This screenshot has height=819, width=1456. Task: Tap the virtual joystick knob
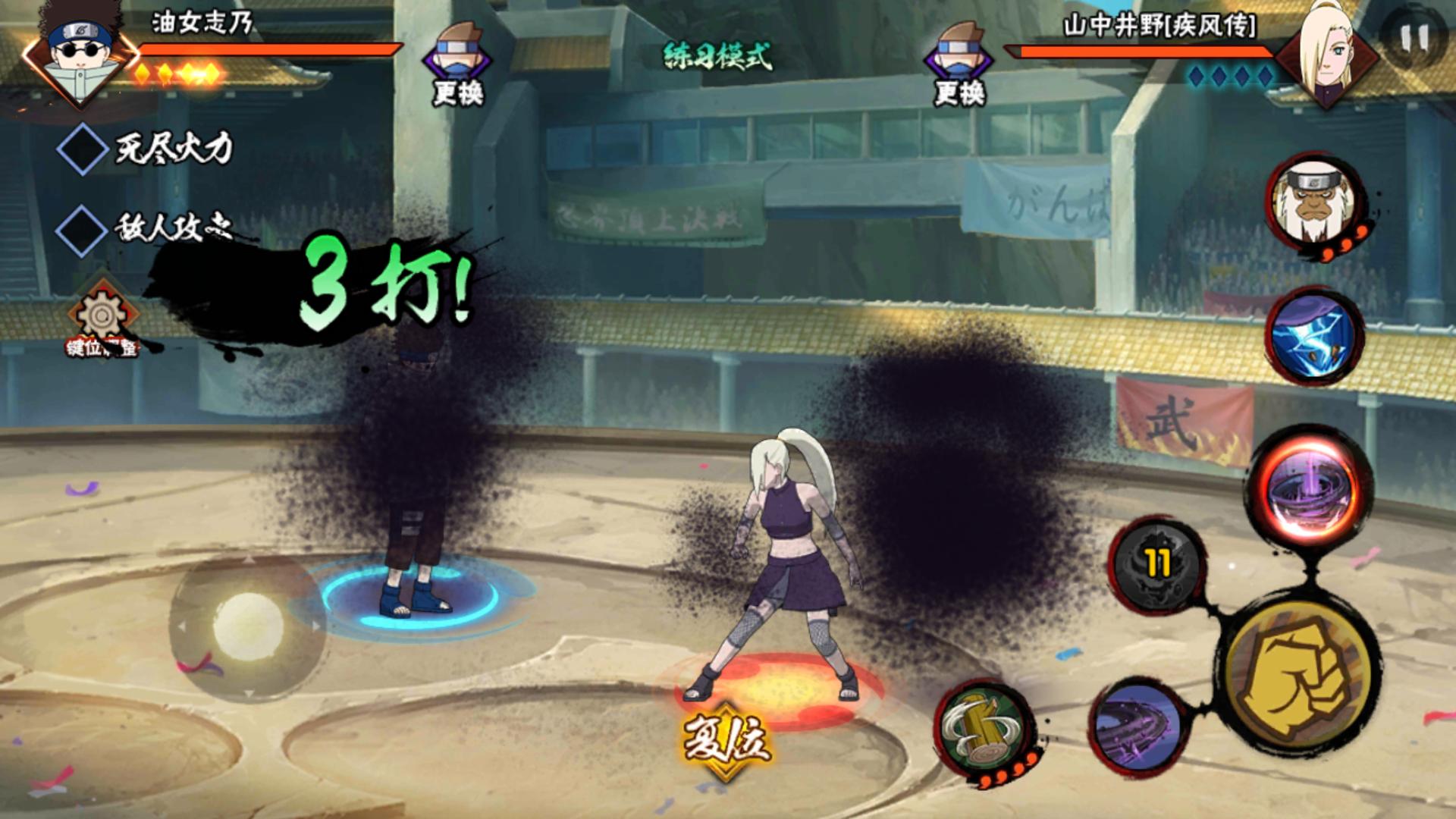pyautogui.click(x=248, y=626)
